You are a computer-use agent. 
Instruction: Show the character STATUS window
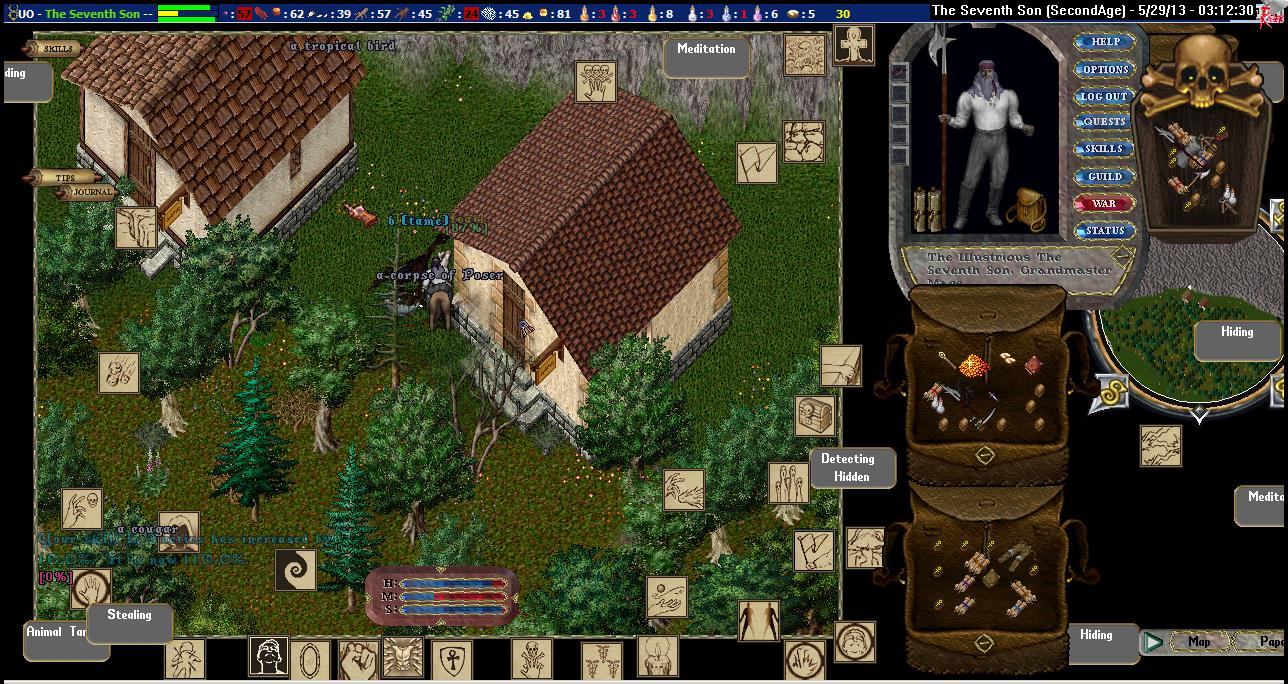(1104, 231)
